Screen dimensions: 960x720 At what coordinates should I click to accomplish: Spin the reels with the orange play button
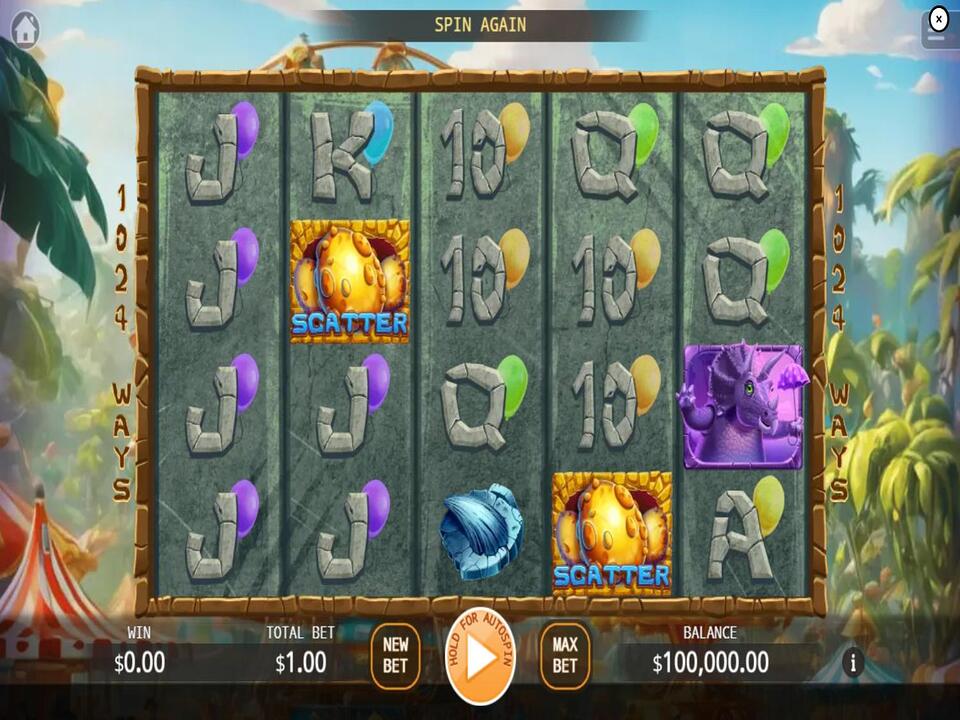(480, 657)
